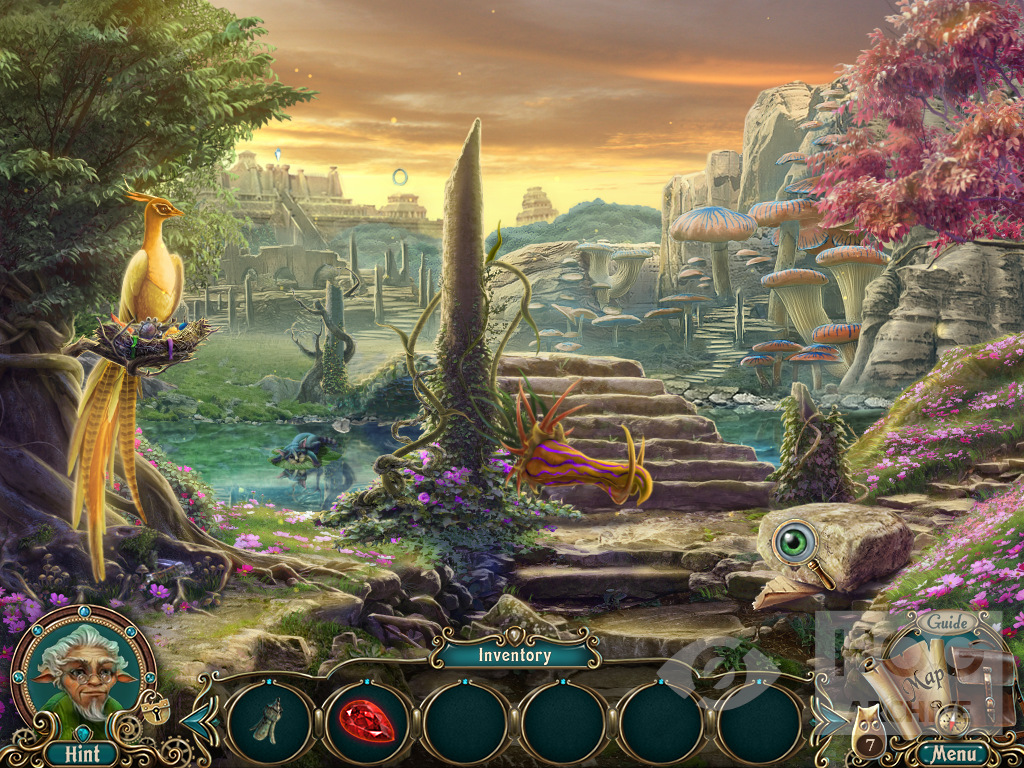Click the gnome helper portrait
The height and width of the screenshot is (768, 1024).
point(83,669)
